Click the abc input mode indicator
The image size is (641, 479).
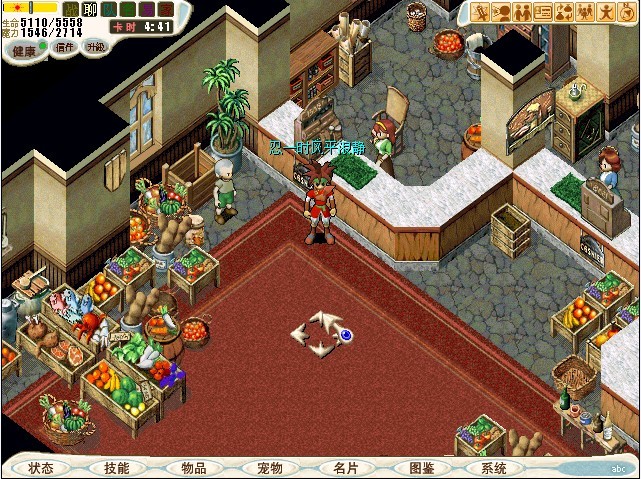tap(618, 467)
